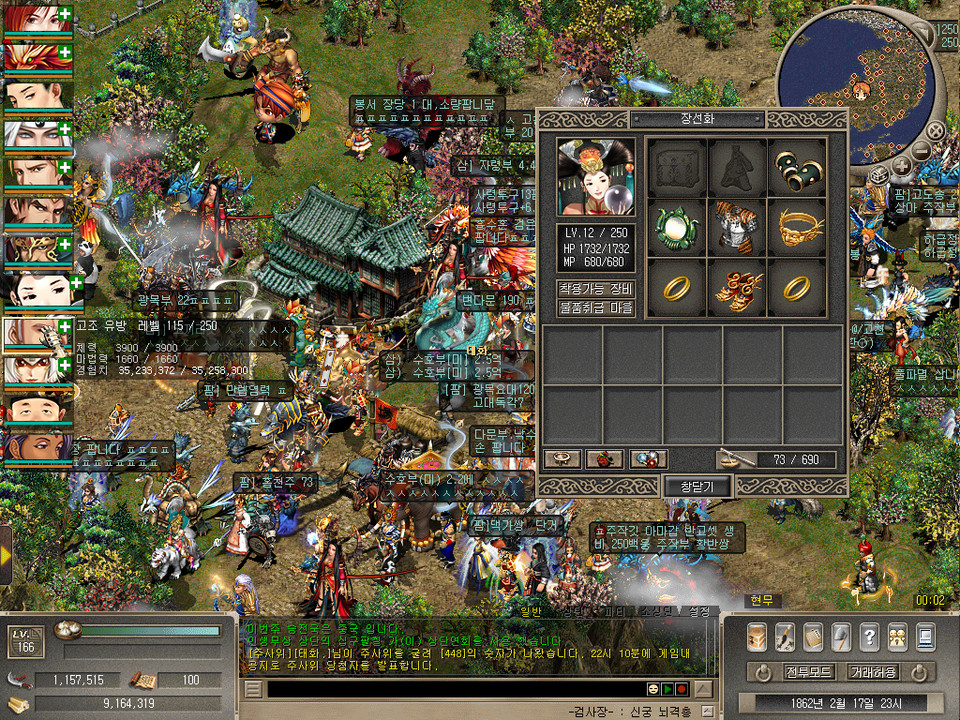Switch to the 일반 chat tab

530,611
